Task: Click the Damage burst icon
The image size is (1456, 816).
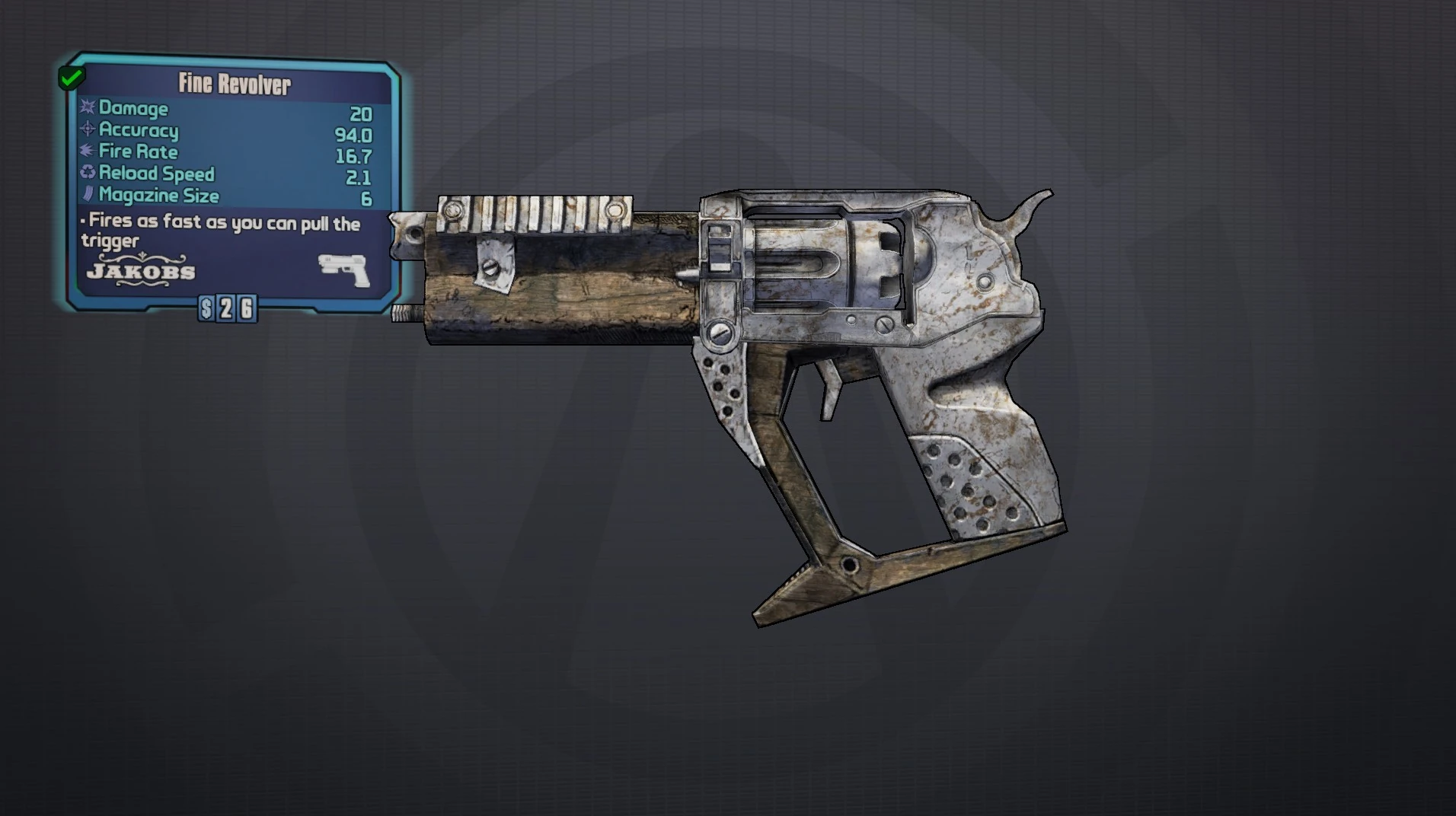Action: click(86, 109)
